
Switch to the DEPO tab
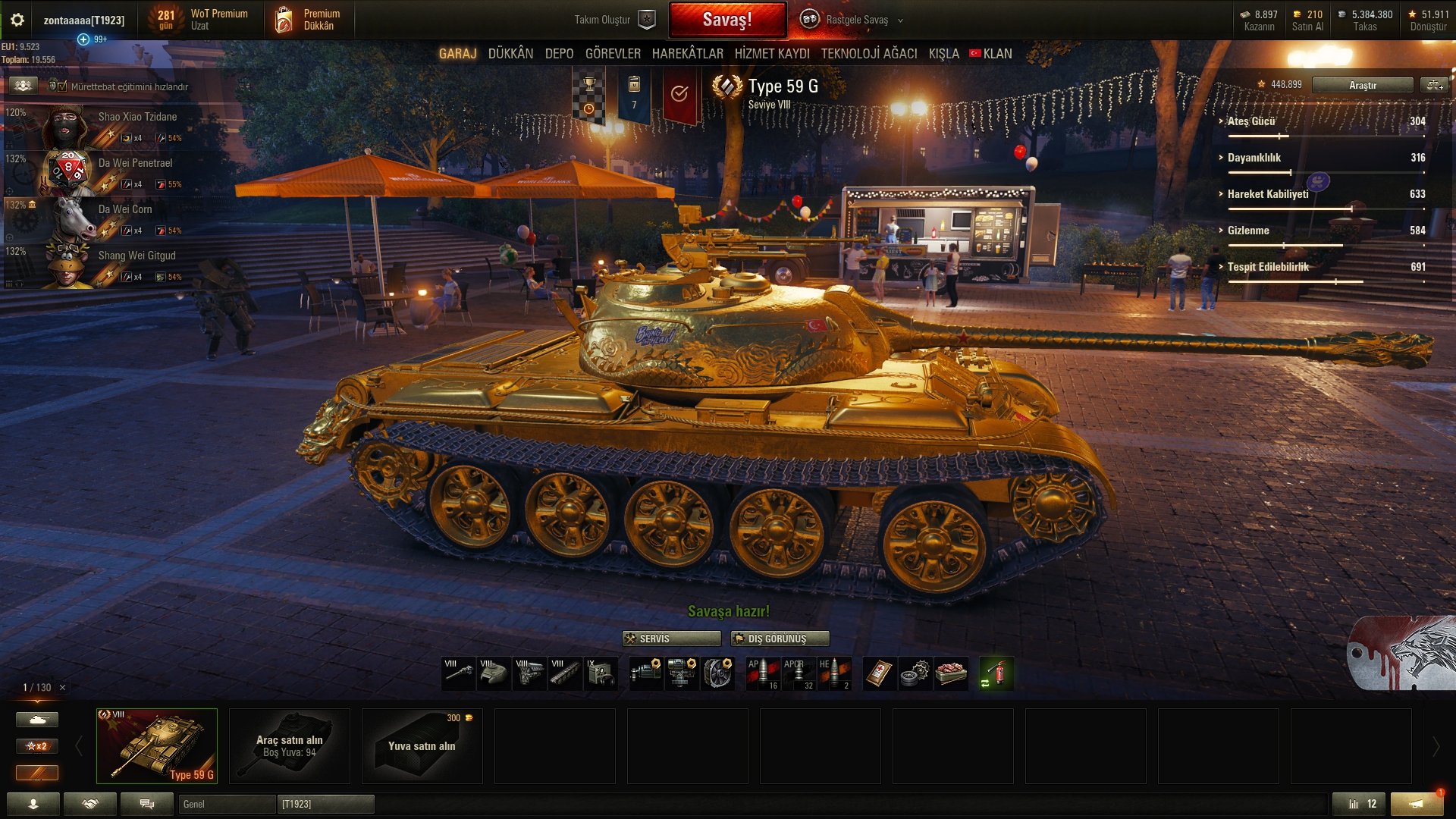559,54
